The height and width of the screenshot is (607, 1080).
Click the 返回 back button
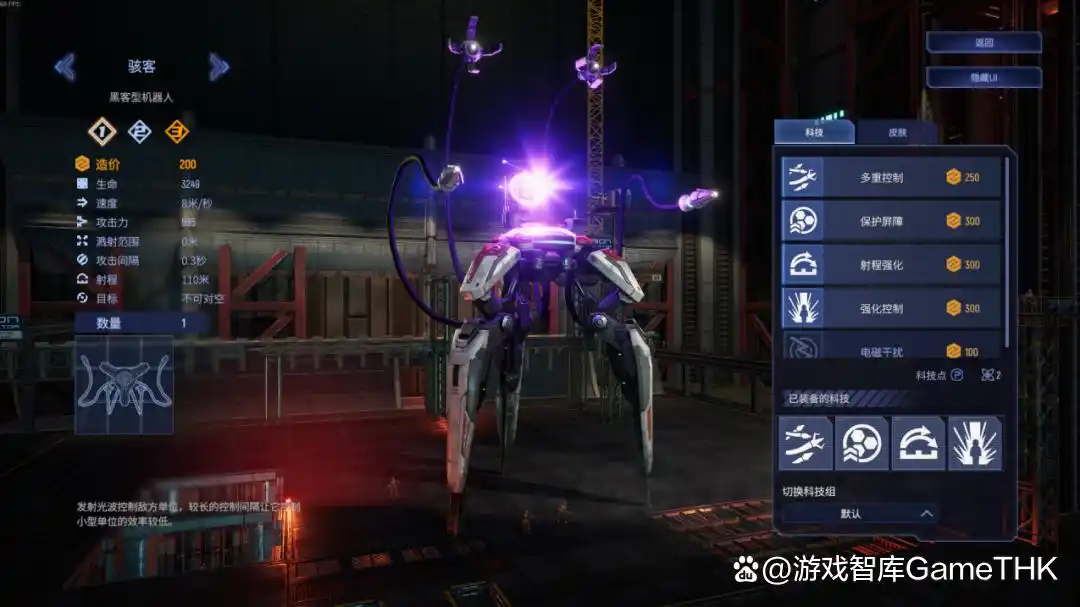[x=984, y=43]
